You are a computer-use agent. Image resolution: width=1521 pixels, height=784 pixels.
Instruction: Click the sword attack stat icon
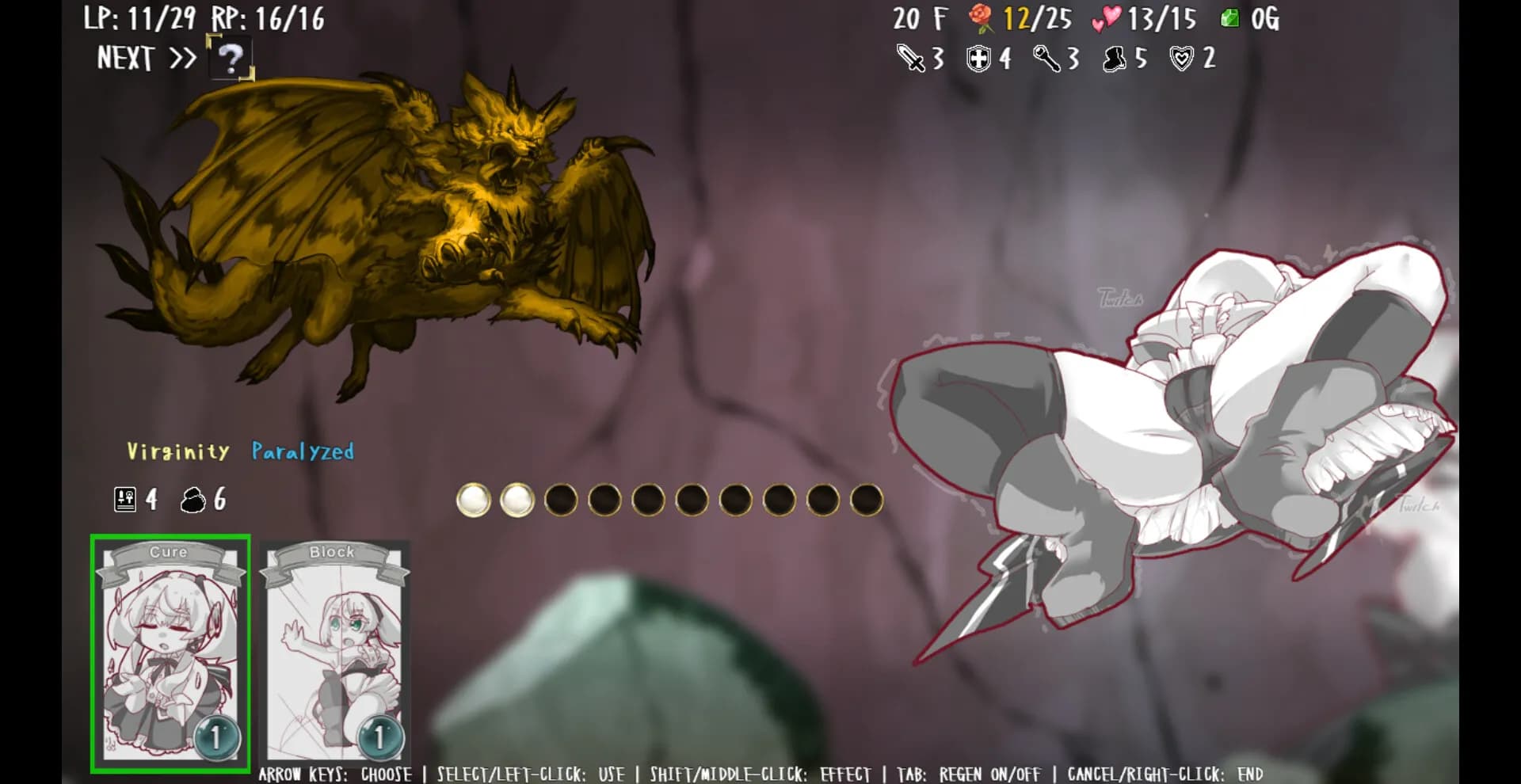(x=910, y=58)
